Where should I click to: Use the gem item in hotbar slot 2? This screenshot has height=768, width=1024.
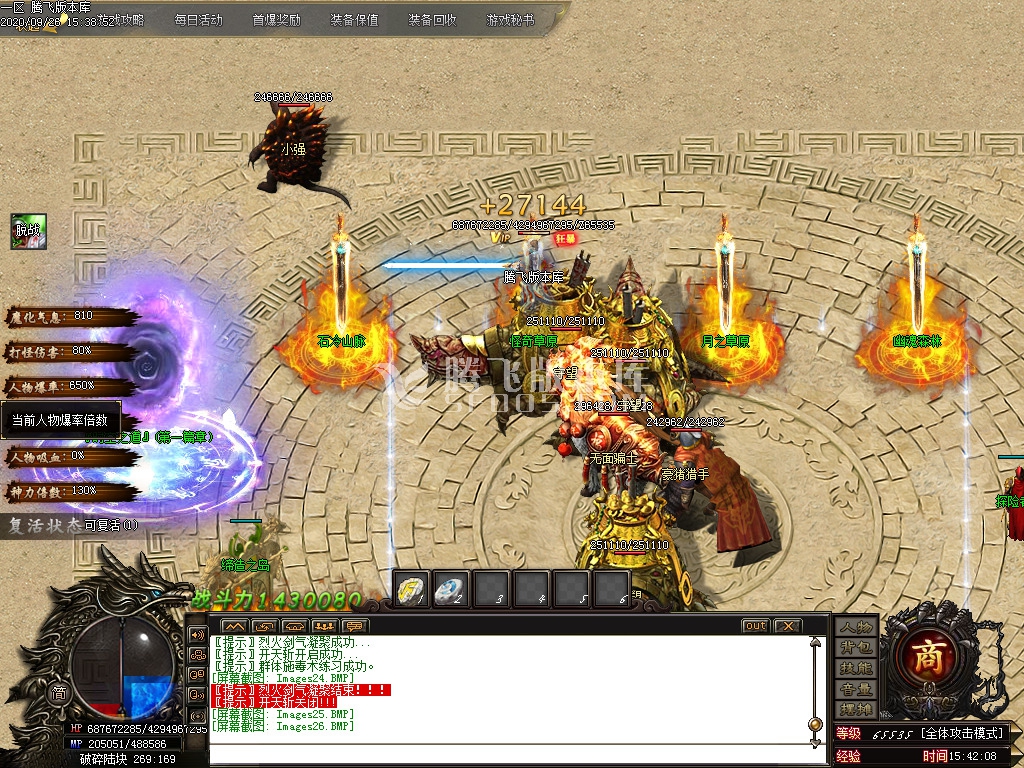click(x=451, y=589)
